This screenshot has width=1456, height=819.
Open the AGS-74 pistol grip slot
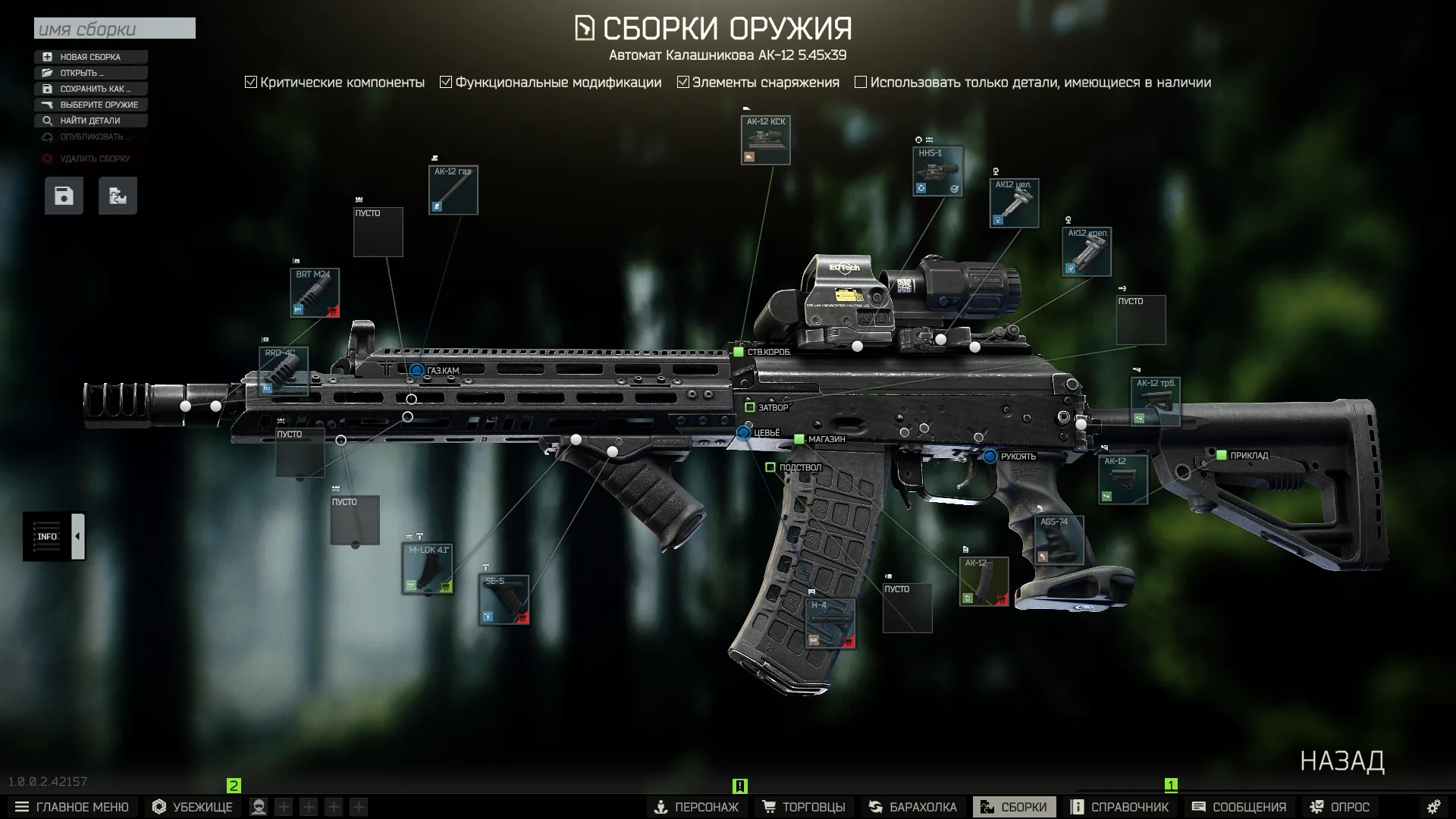click(x=1059, y=540)
